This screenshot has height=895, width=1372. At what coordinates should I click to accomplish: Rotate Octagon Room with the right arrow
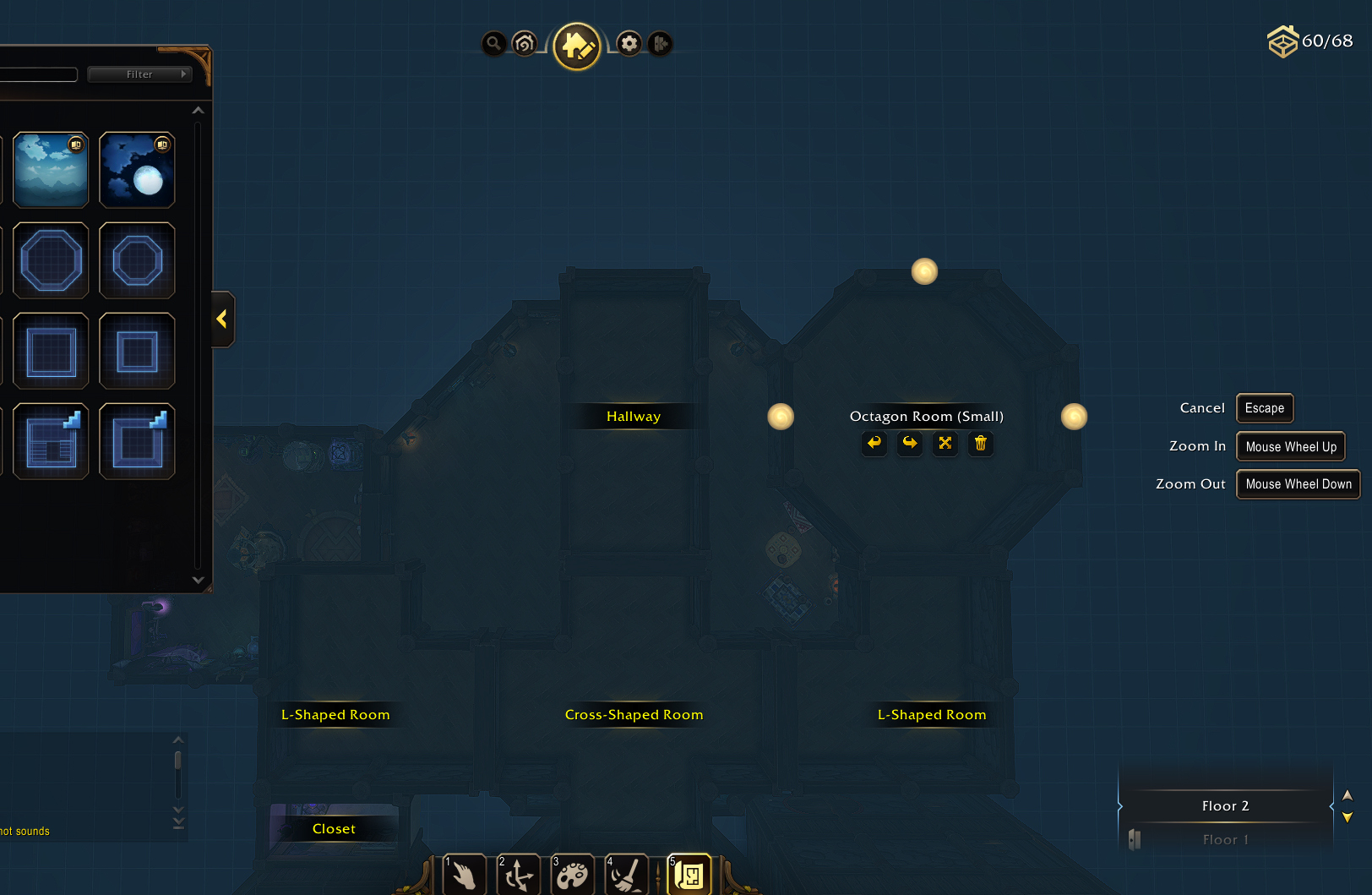(910, 443)
